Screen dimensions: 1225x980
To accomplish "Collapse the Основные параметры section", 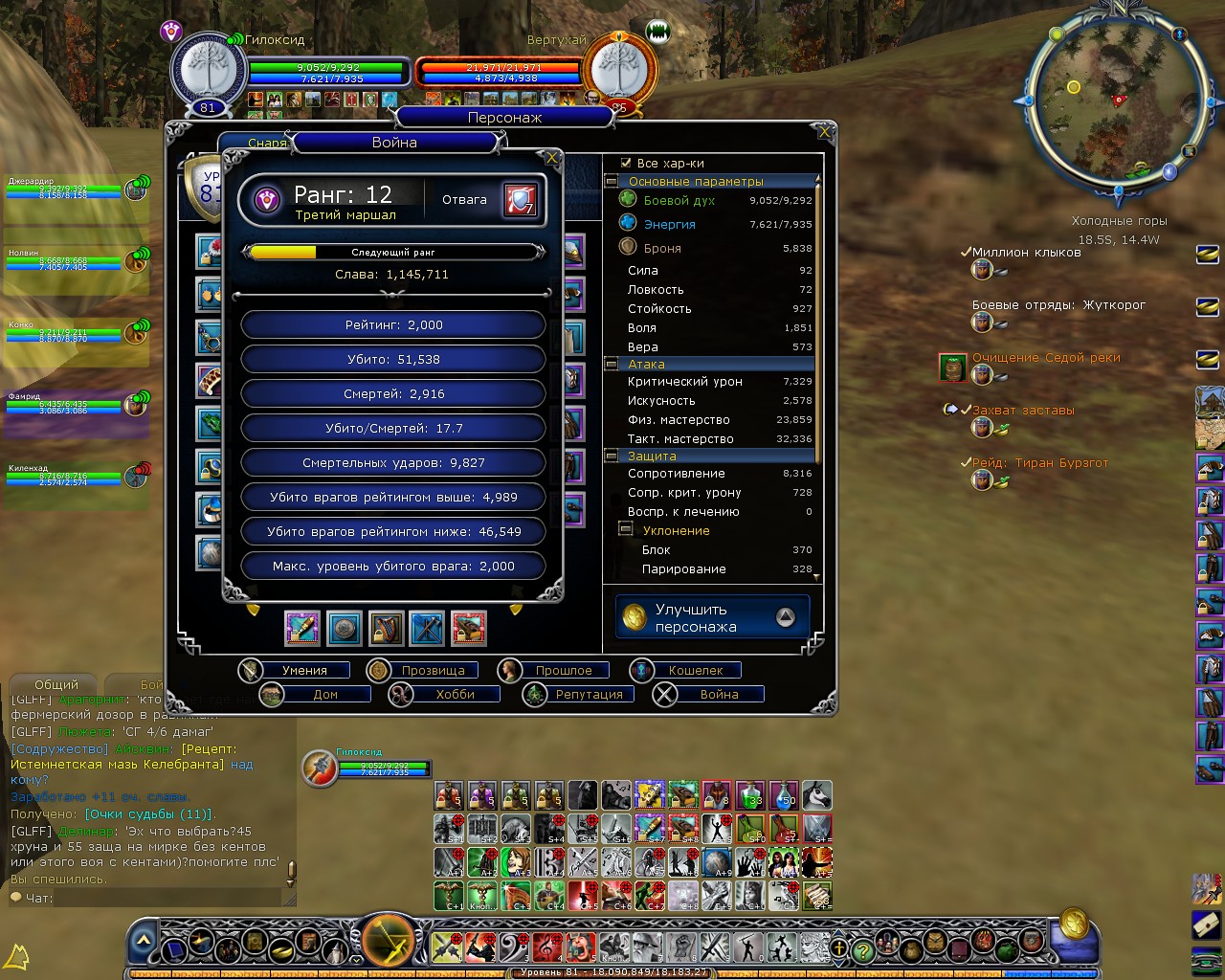I will (612, 181).
